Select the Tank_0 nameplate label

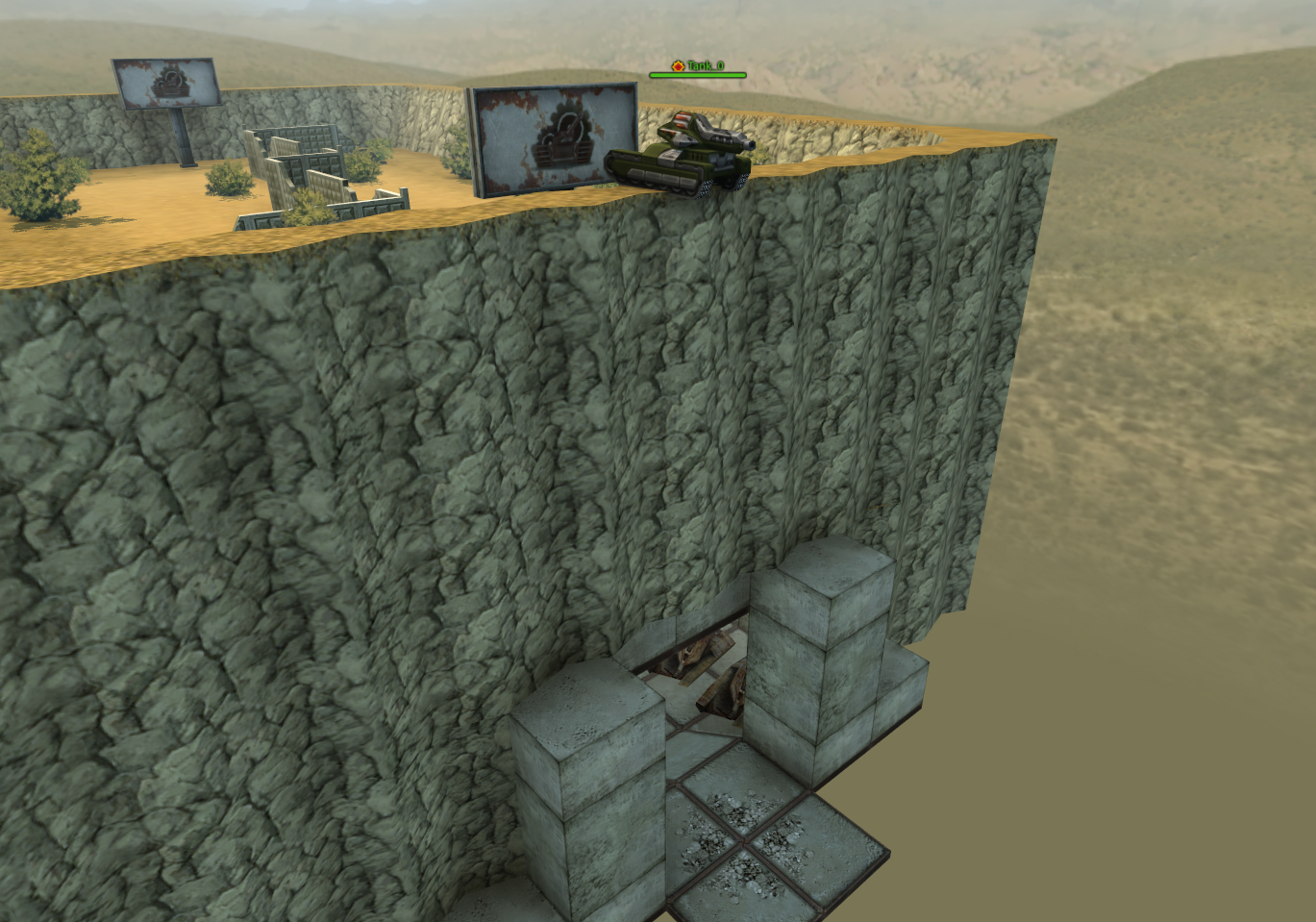coord(705,65)
